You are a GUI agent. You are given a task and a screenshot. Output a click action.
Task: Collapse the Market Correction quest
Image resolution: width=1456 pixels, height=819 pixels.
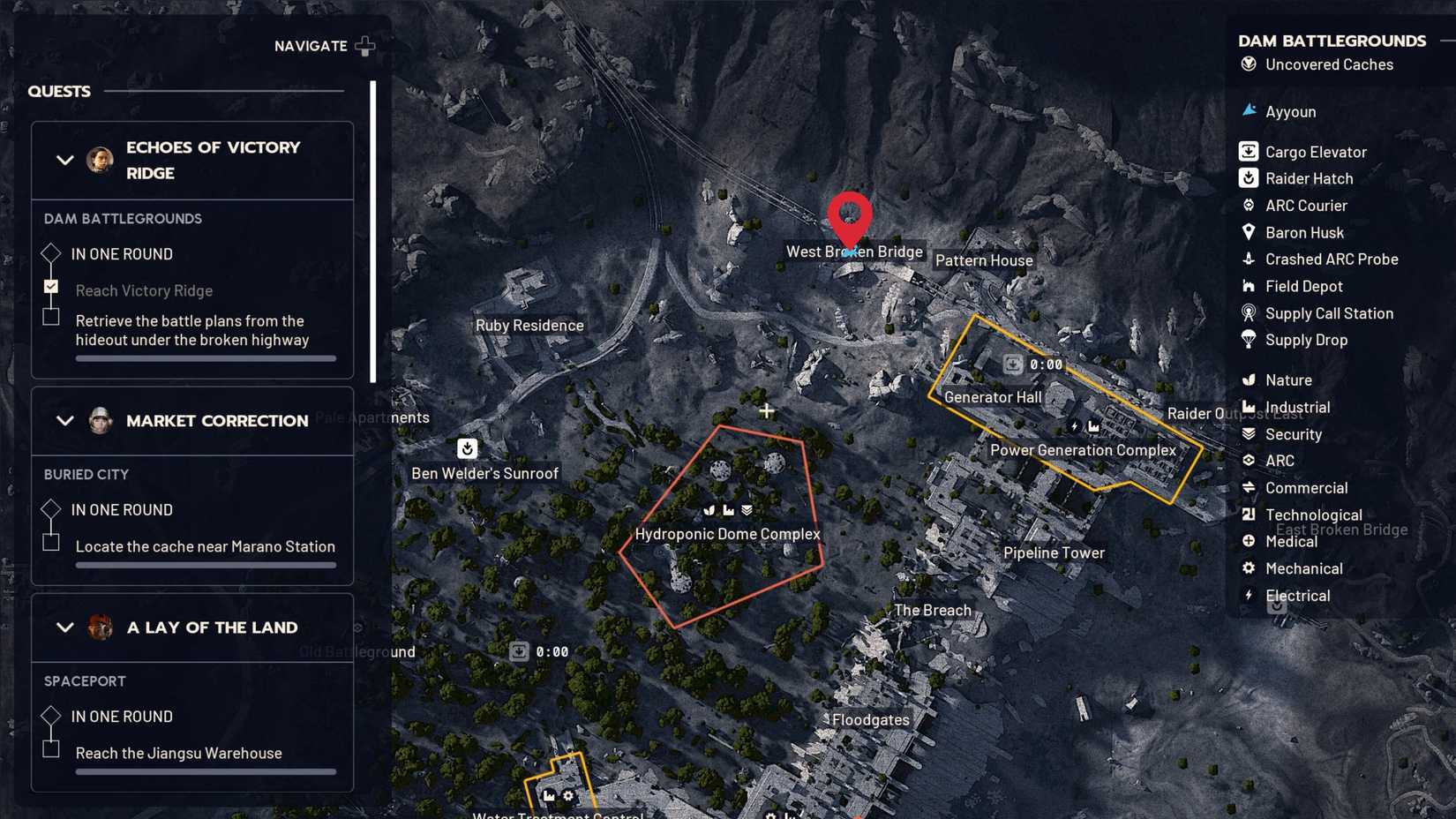64,421
